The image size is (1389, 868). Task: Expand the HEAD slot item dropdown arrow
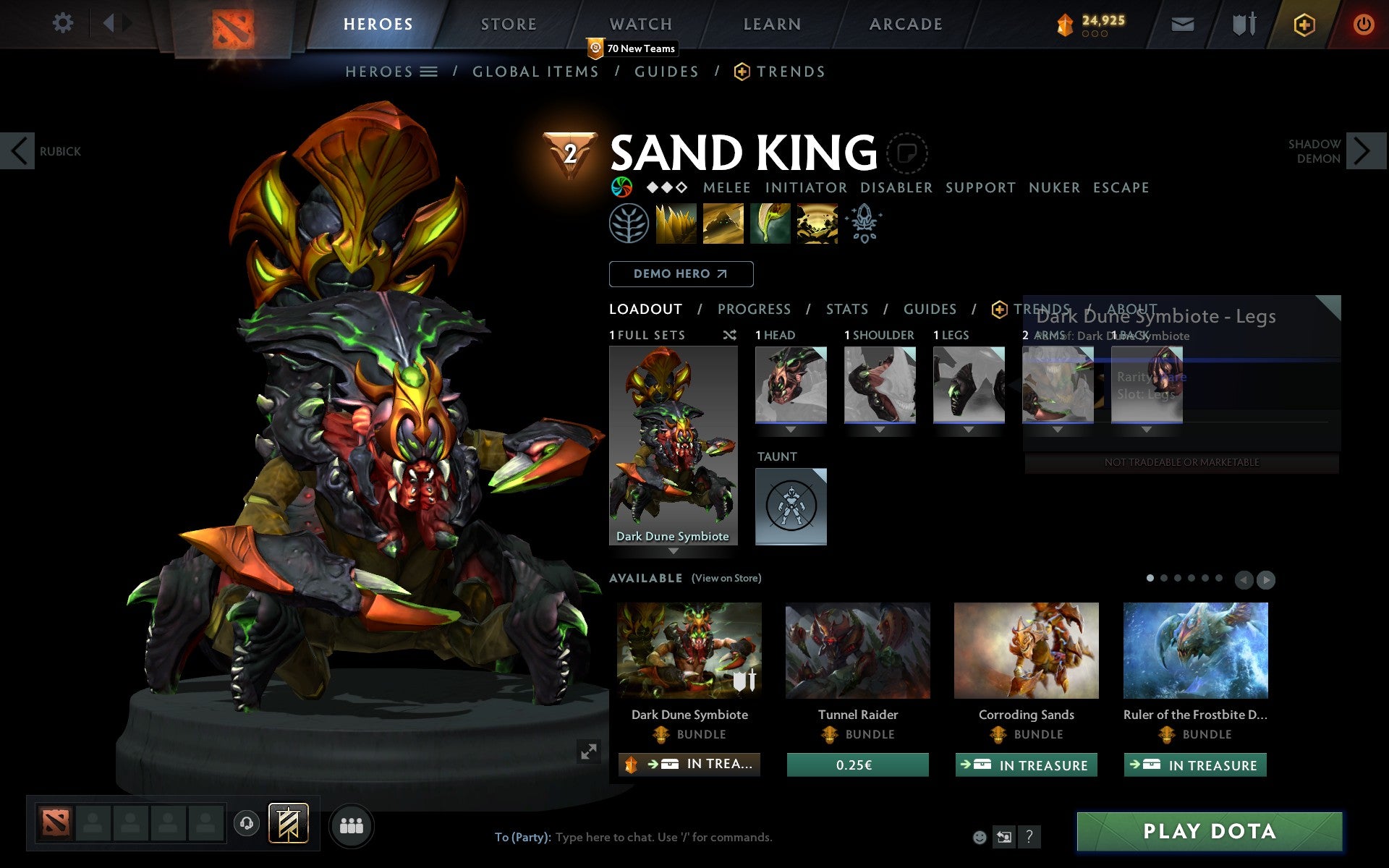791,428
